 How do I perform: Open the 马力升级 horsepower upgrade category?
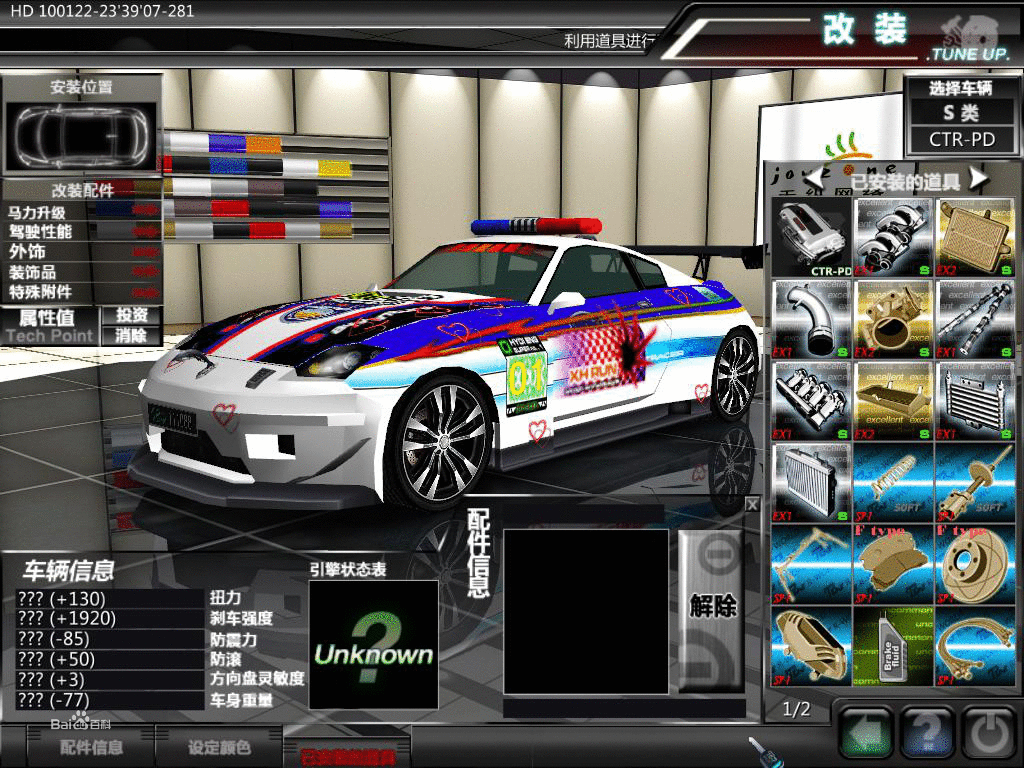coord(38,212)
